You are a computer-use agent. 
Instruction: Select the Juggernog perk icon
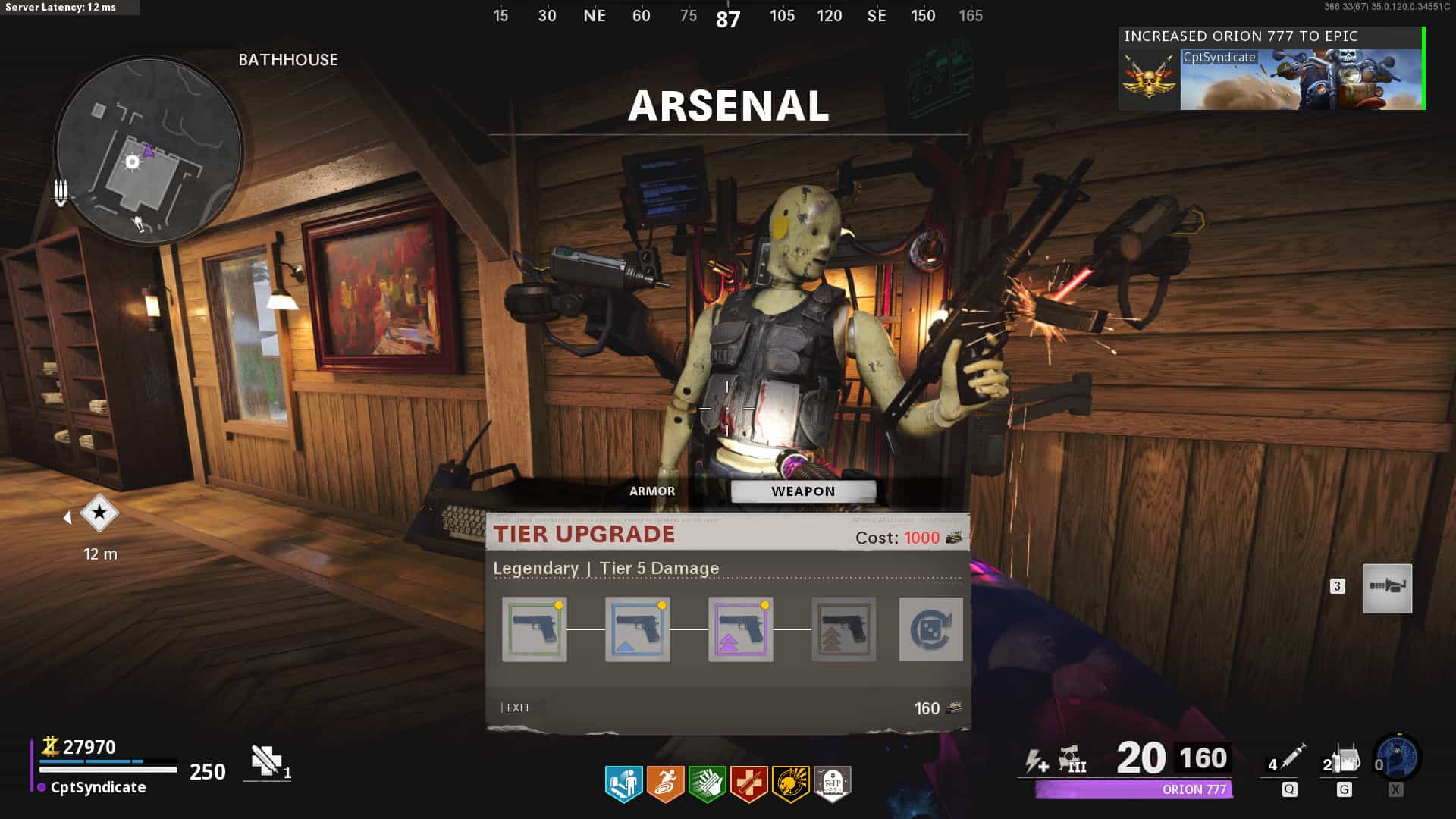623,783
